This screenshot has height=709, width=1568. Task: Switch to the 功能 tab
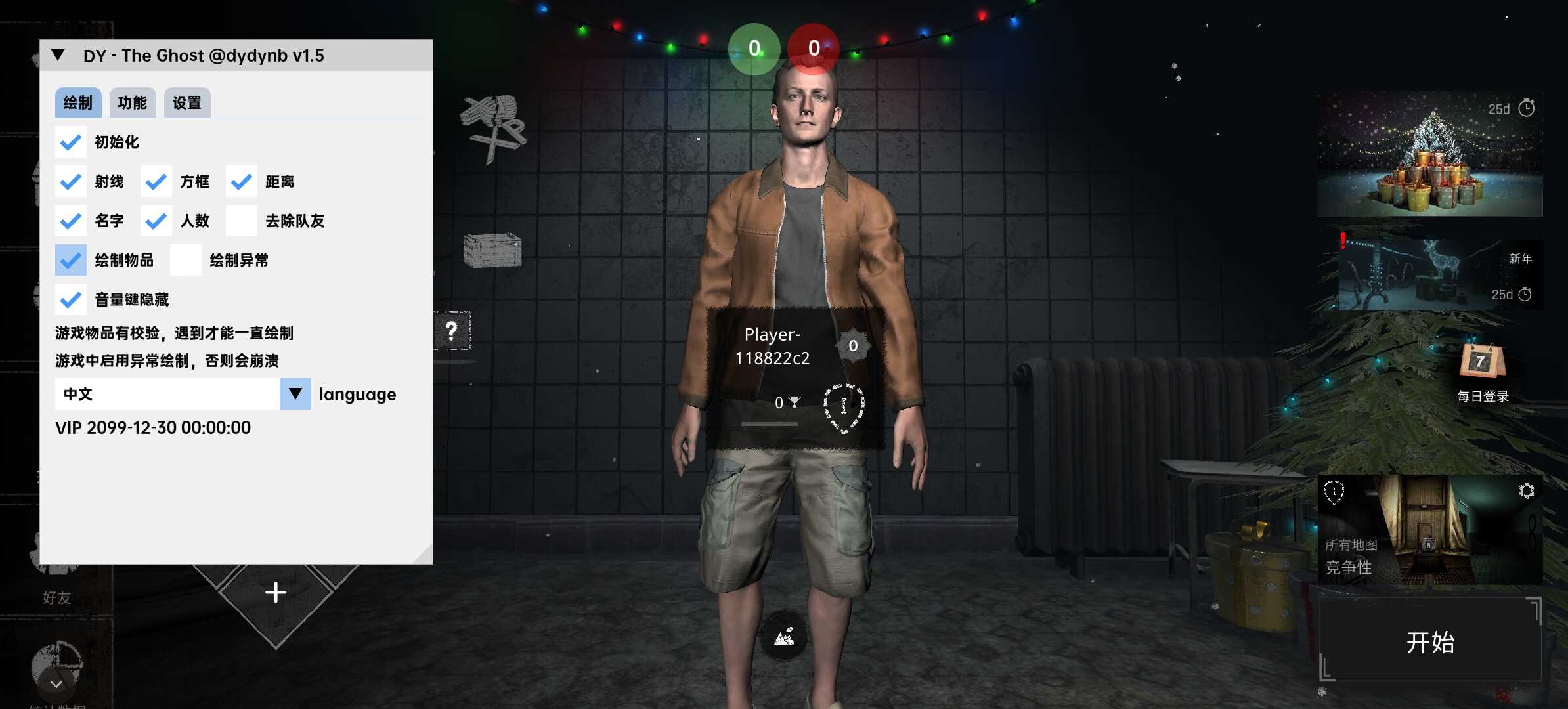(x=132, y=102)
